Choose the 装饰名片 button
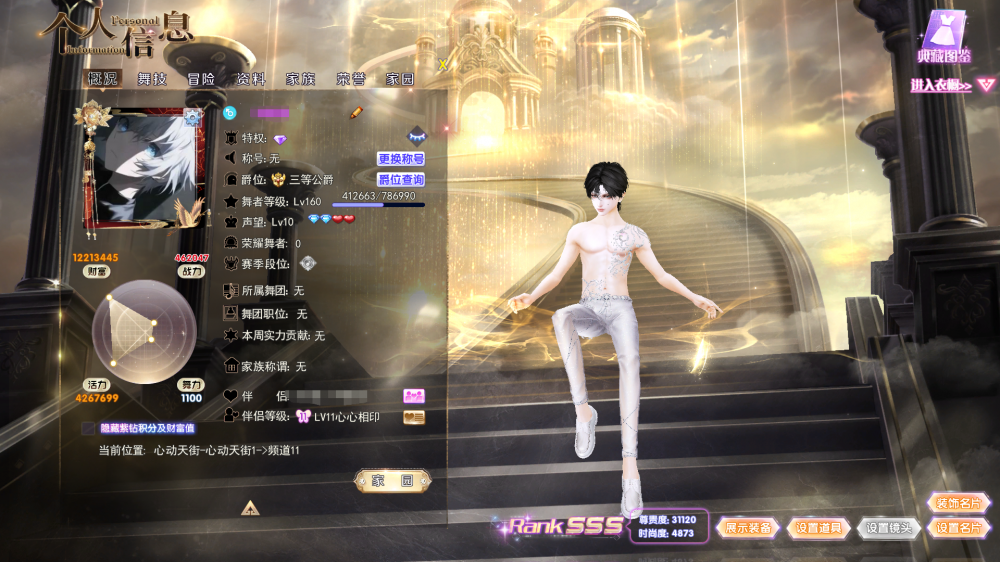Image resolution: width=1000 pixels, height=562 pixels. [x=956, y=503]
